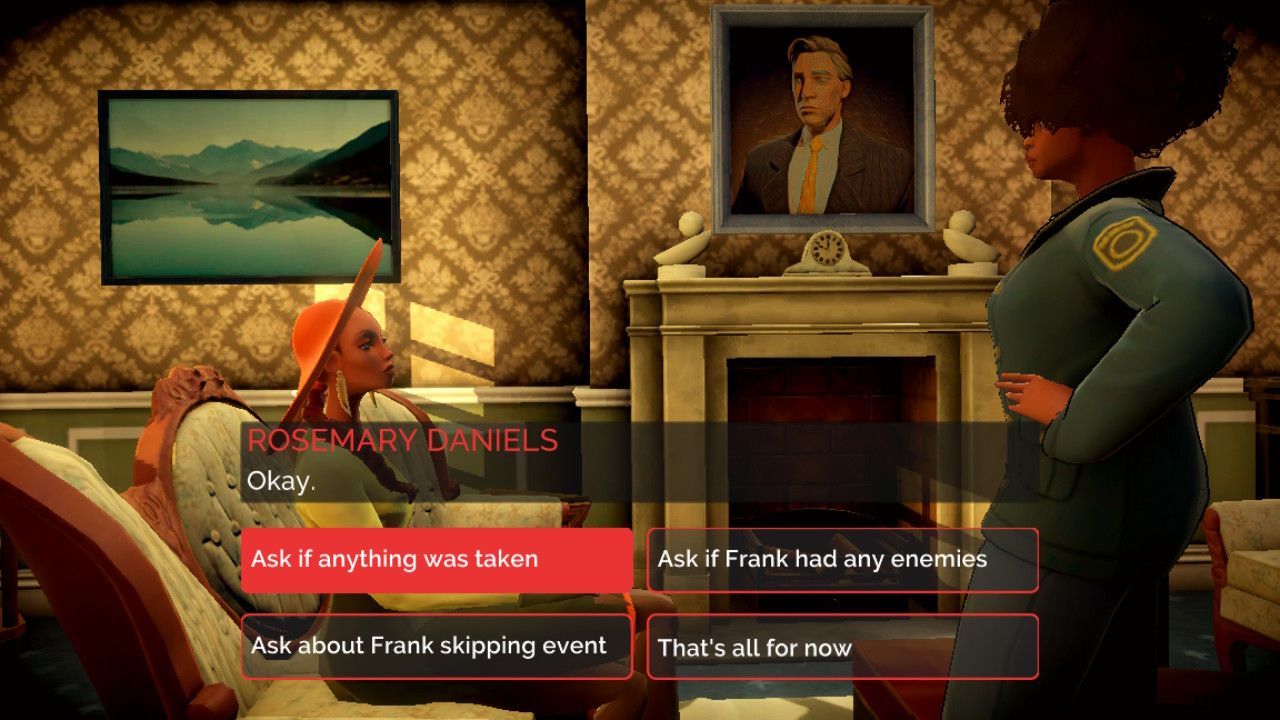Click the highlighted red dialogue option
Image resolution: width=1280 pixels, height=720 pixels.
437,560
